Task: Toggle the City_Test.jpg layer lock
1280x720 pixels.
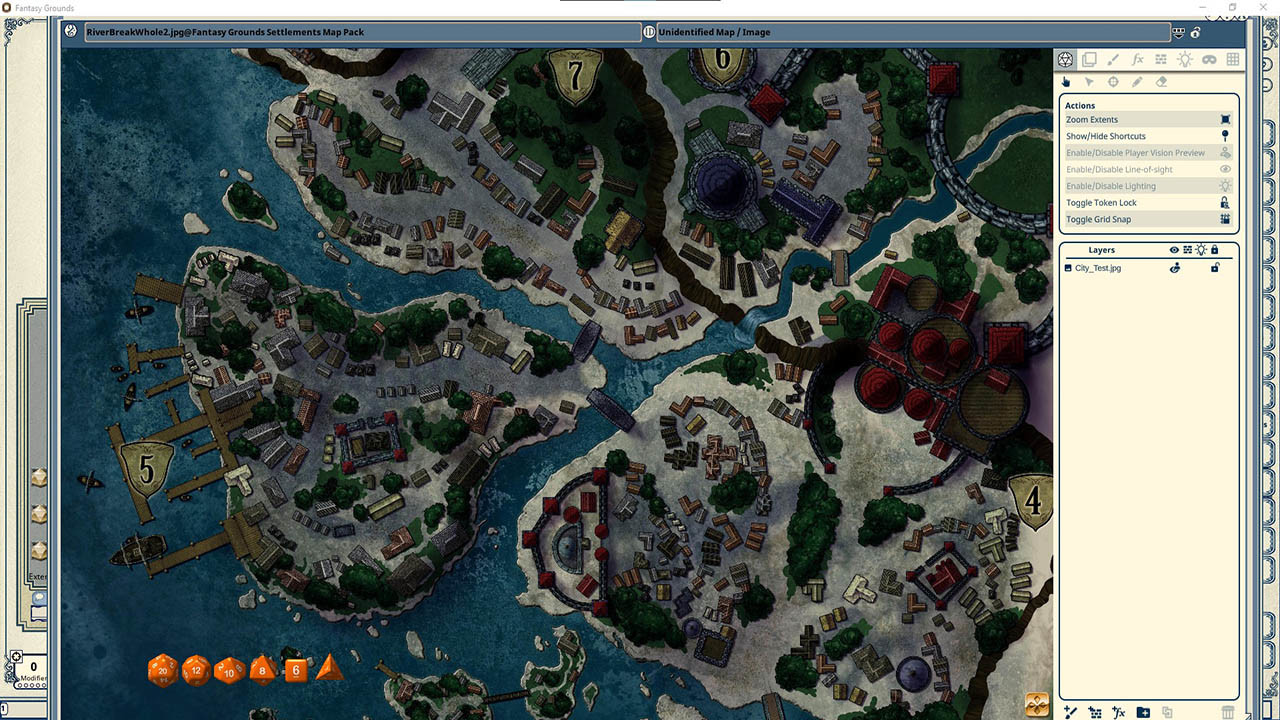Action: coord(1215,268)
